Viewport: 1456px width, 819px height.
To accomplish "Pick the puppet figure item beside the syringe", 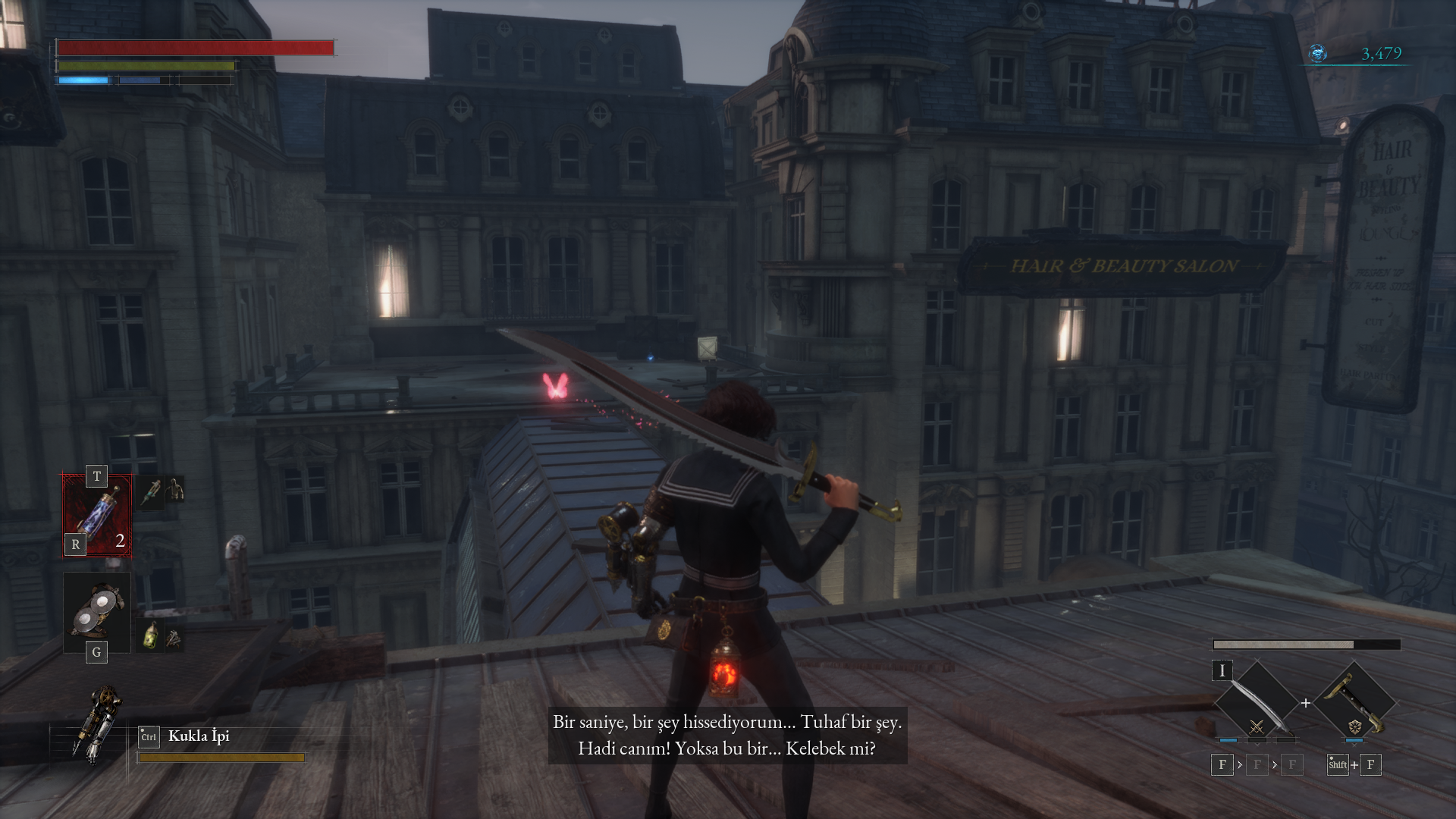I will point(176,491).
